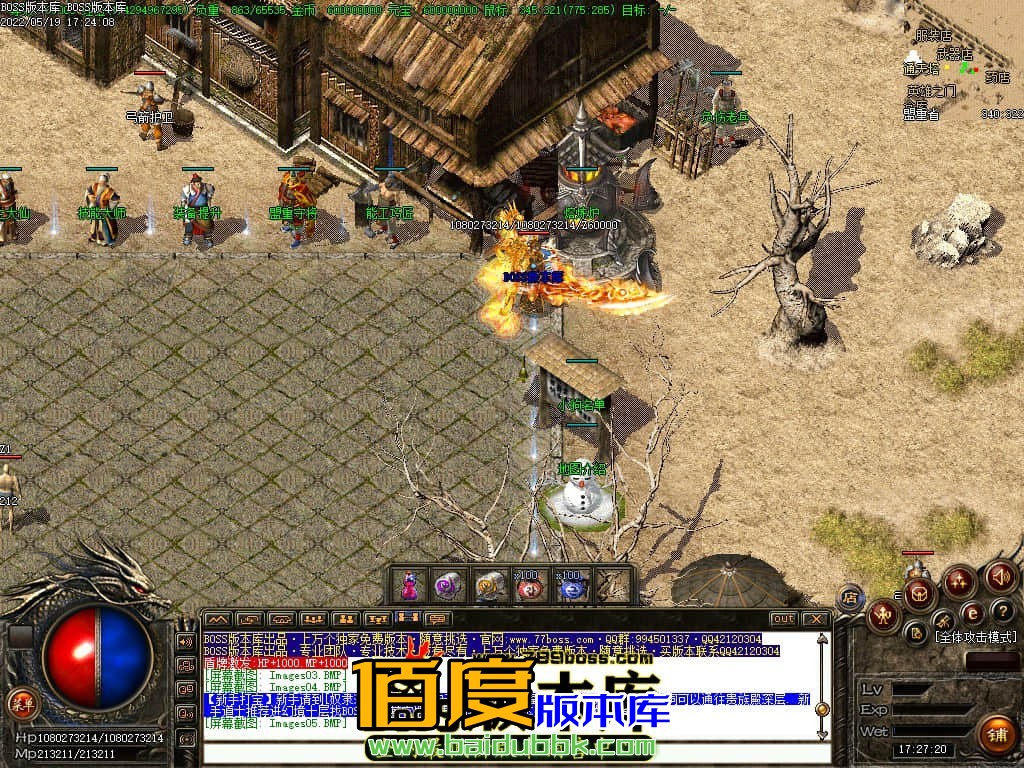Toggle the round red speaker sound button
Image resolution: width=1024 pixels, height=768 pixels.
point(1000,576)
